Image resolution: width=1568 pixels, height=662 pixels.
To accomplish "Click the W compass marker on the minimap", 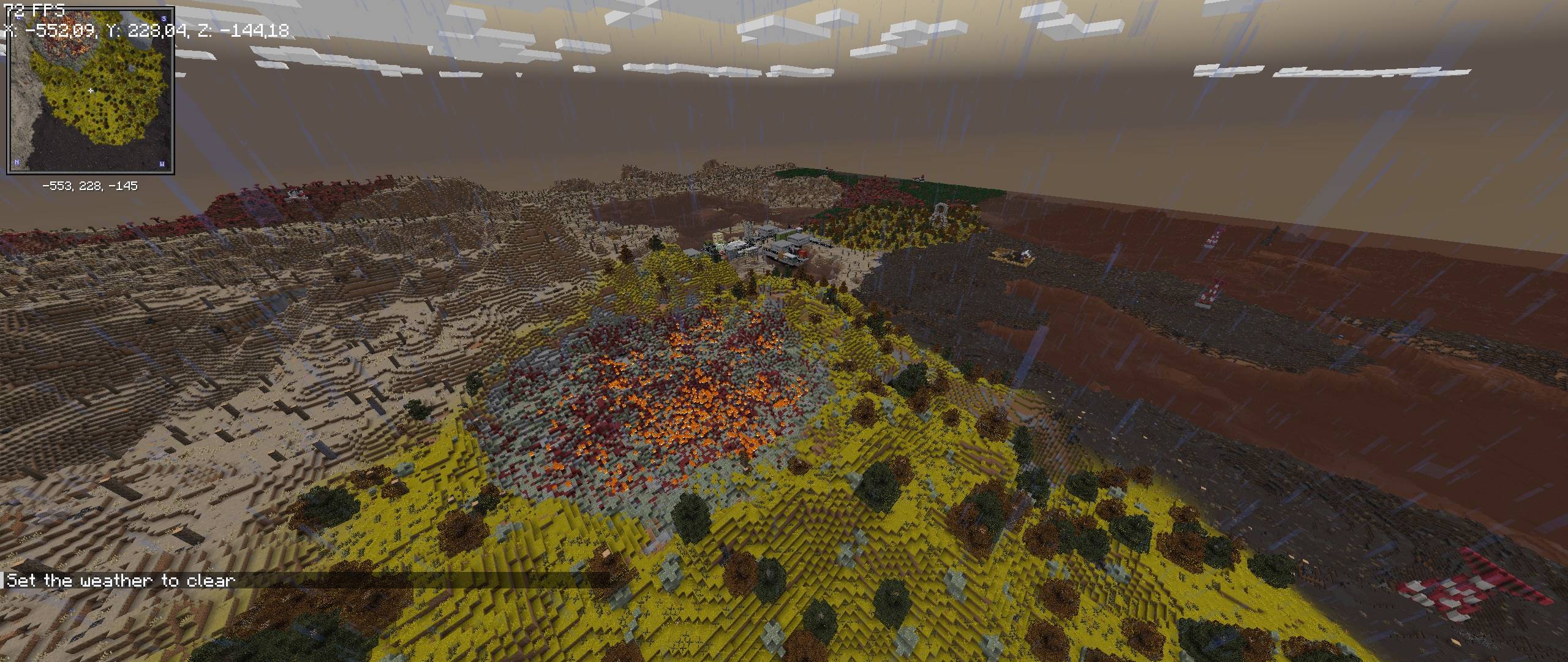I will click(162, 164).
